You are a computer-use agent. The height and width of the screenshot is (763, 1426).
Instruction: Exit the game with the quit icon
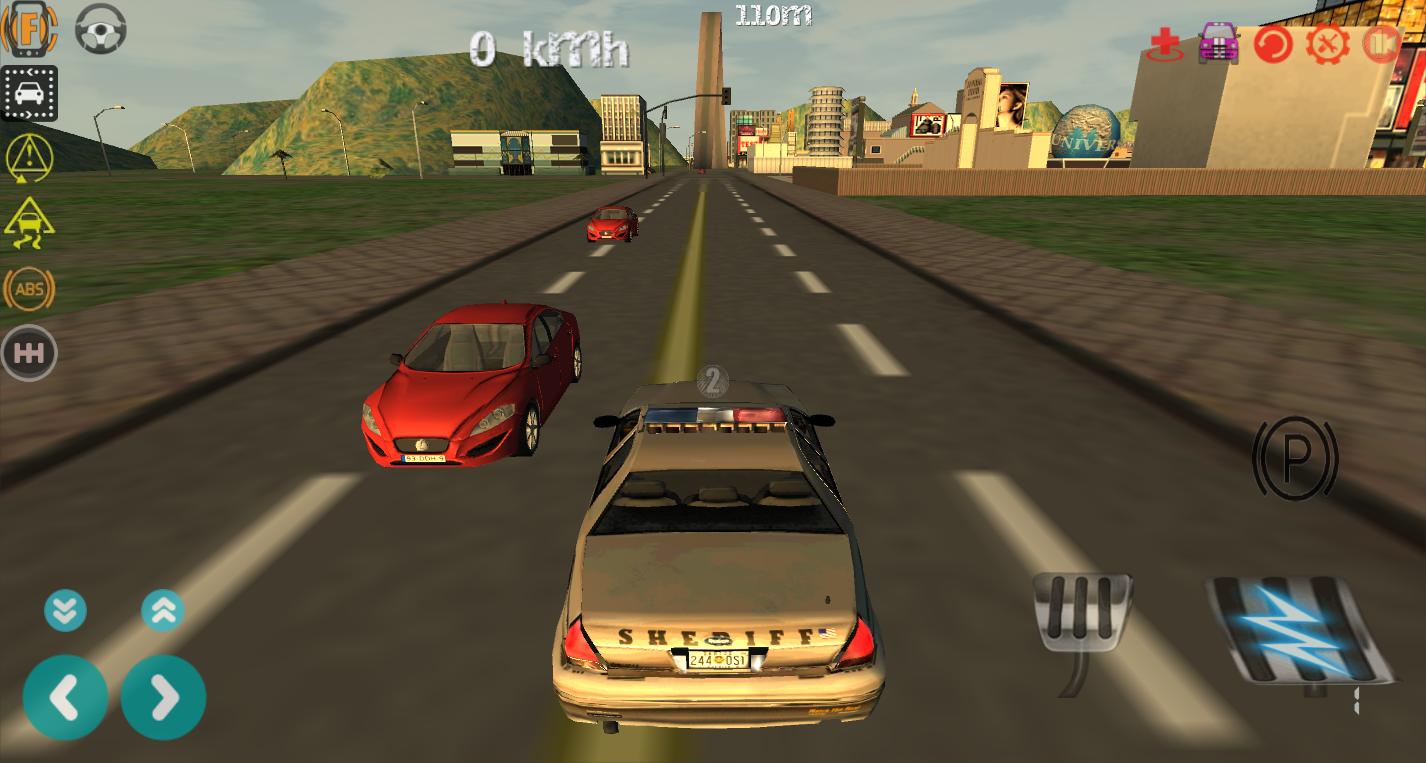(x=1382, y=44)
